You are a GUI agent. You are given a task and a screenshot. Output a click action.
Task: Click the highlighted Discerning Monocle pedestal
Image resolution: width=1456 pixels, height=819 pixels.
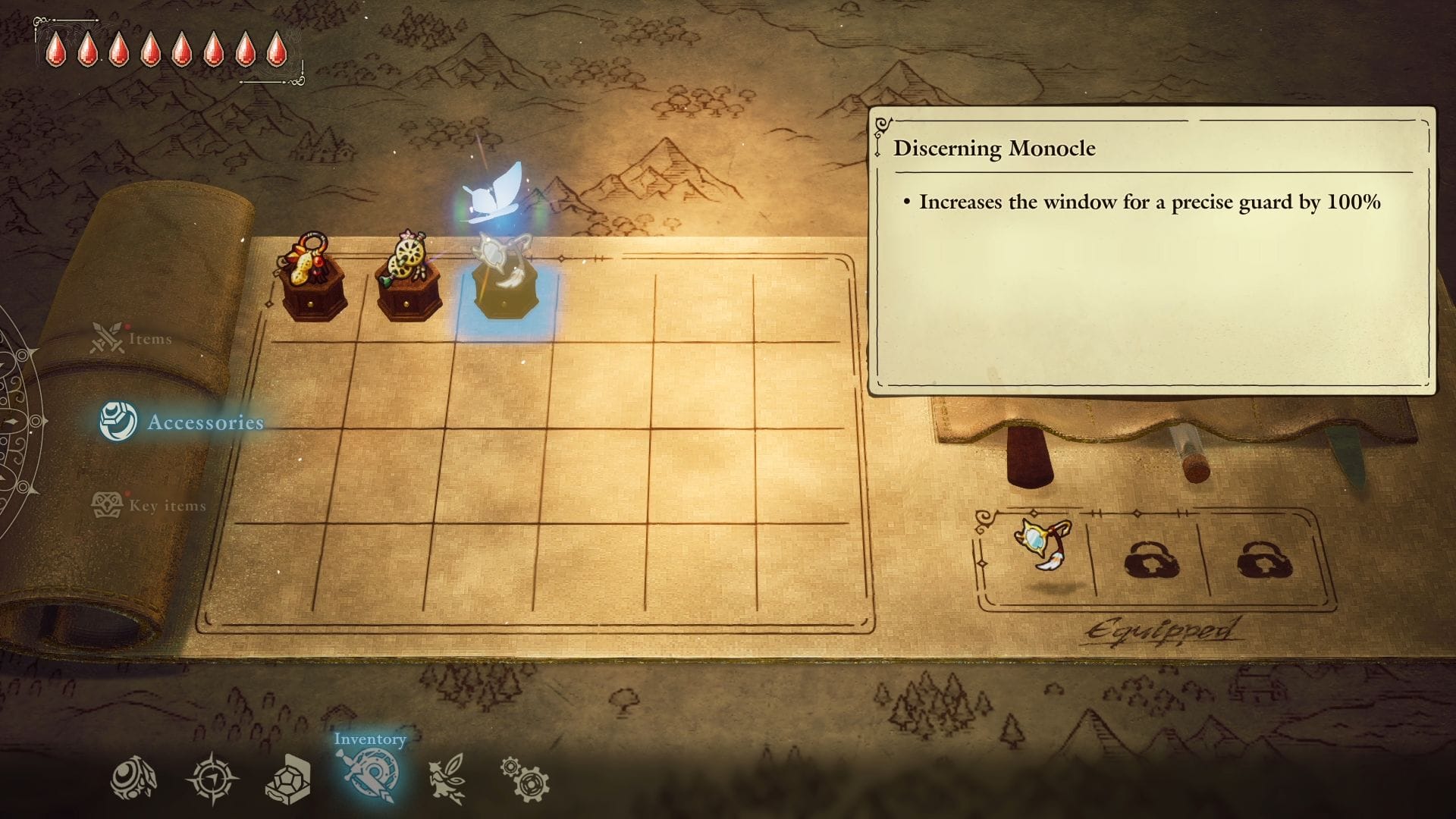(x=504, y=281)
